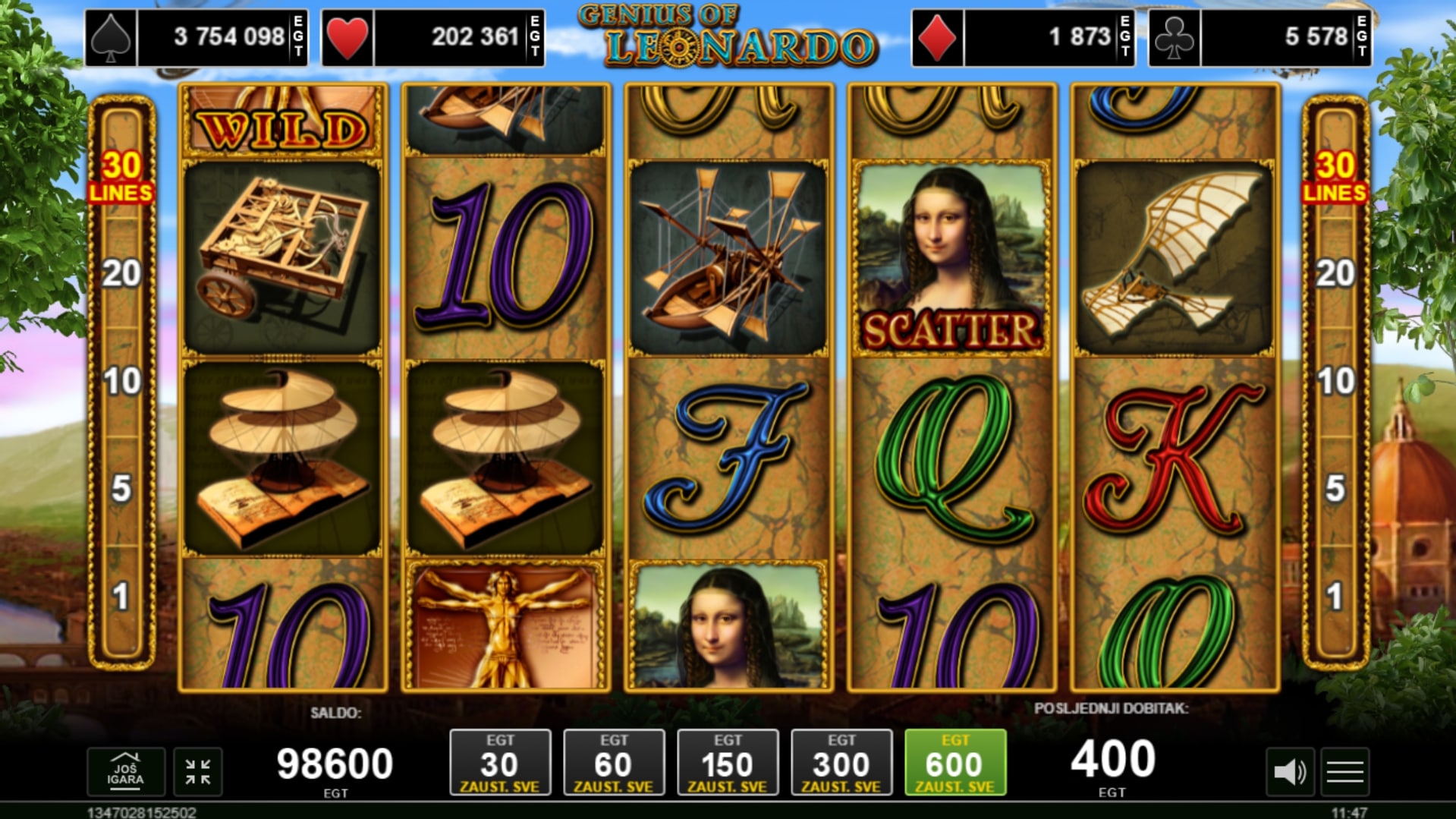This screenshot has height=819, width=1456.
Task: Toggle fullscreen with the arrows icon
Action: 198,772
